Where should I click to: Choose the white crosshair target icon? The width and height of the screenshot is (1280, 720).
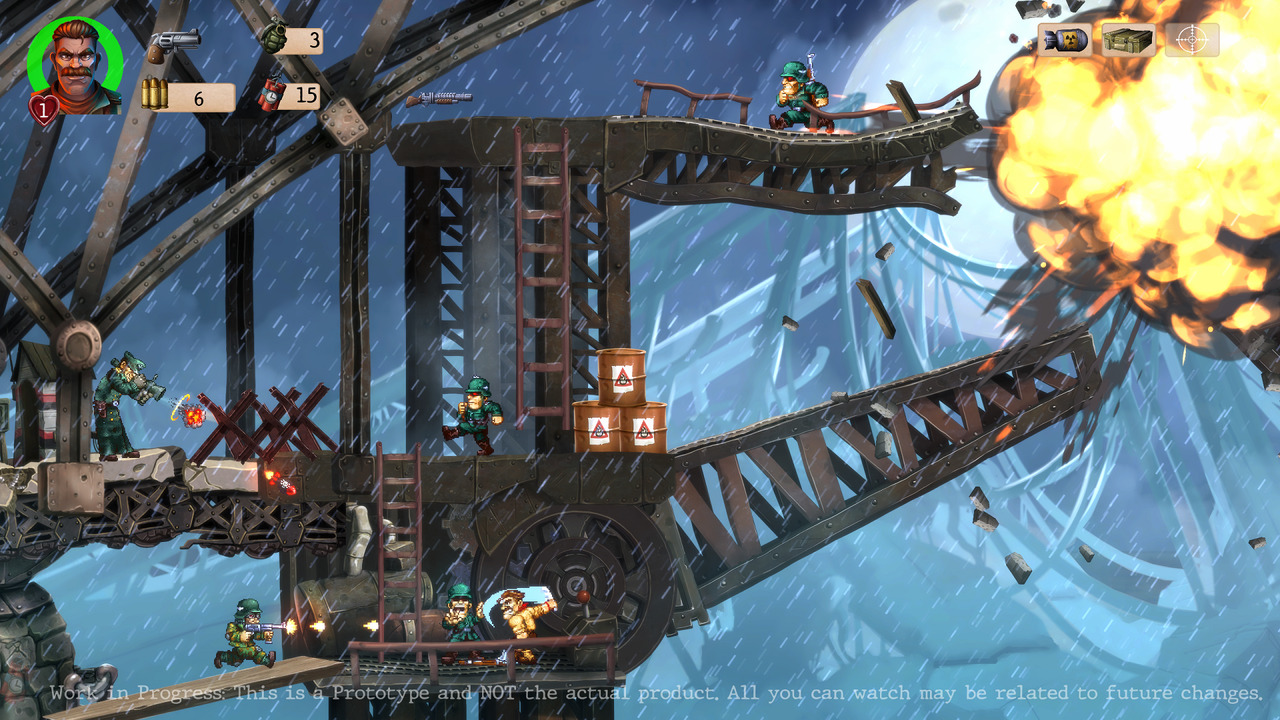1191,40
